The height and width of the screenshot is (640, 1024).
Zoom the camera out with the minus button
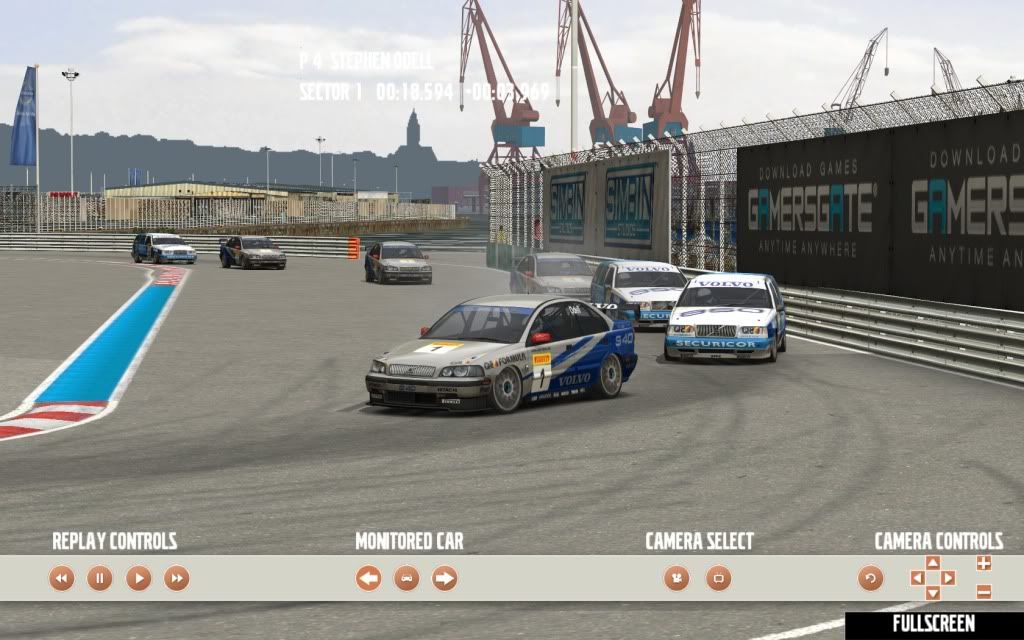click(984, 591)
